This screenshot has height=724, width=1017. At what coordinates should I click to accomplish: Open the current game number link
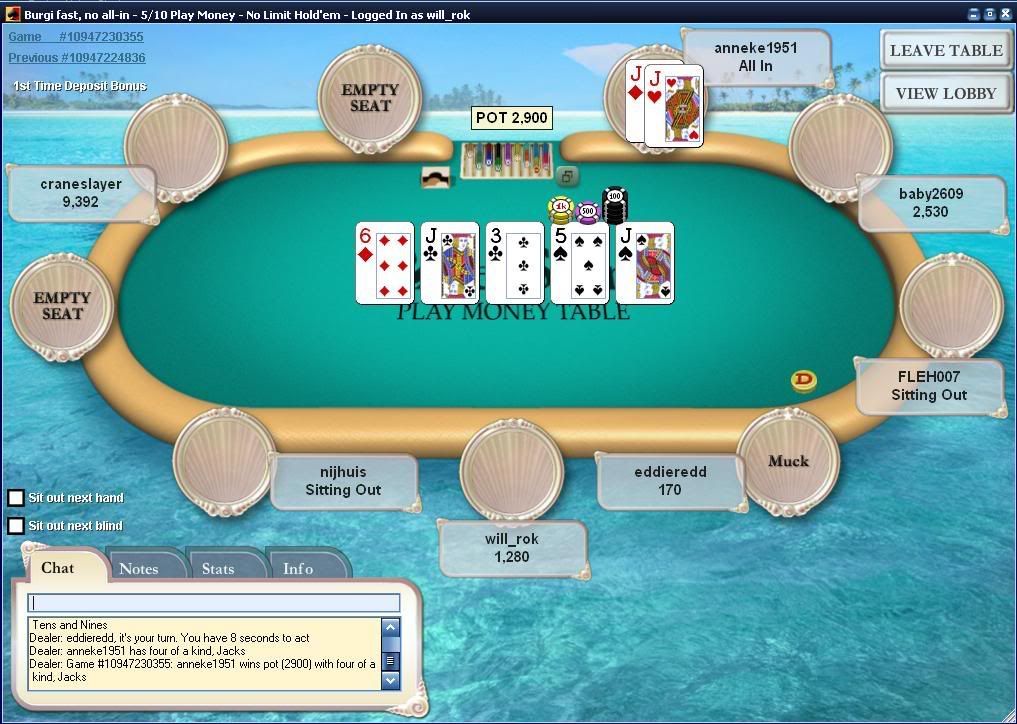76,37
